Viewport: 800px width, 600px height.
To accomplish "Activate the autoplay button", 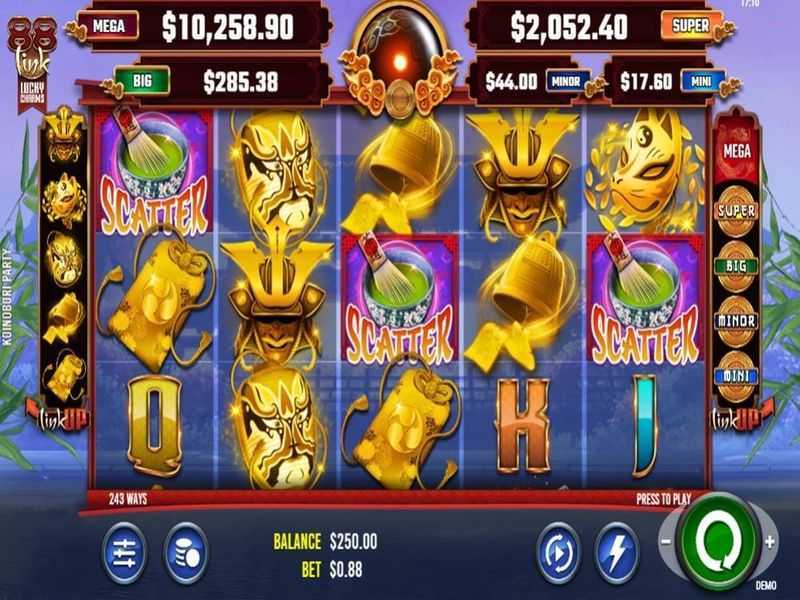I will pos(556,551).
